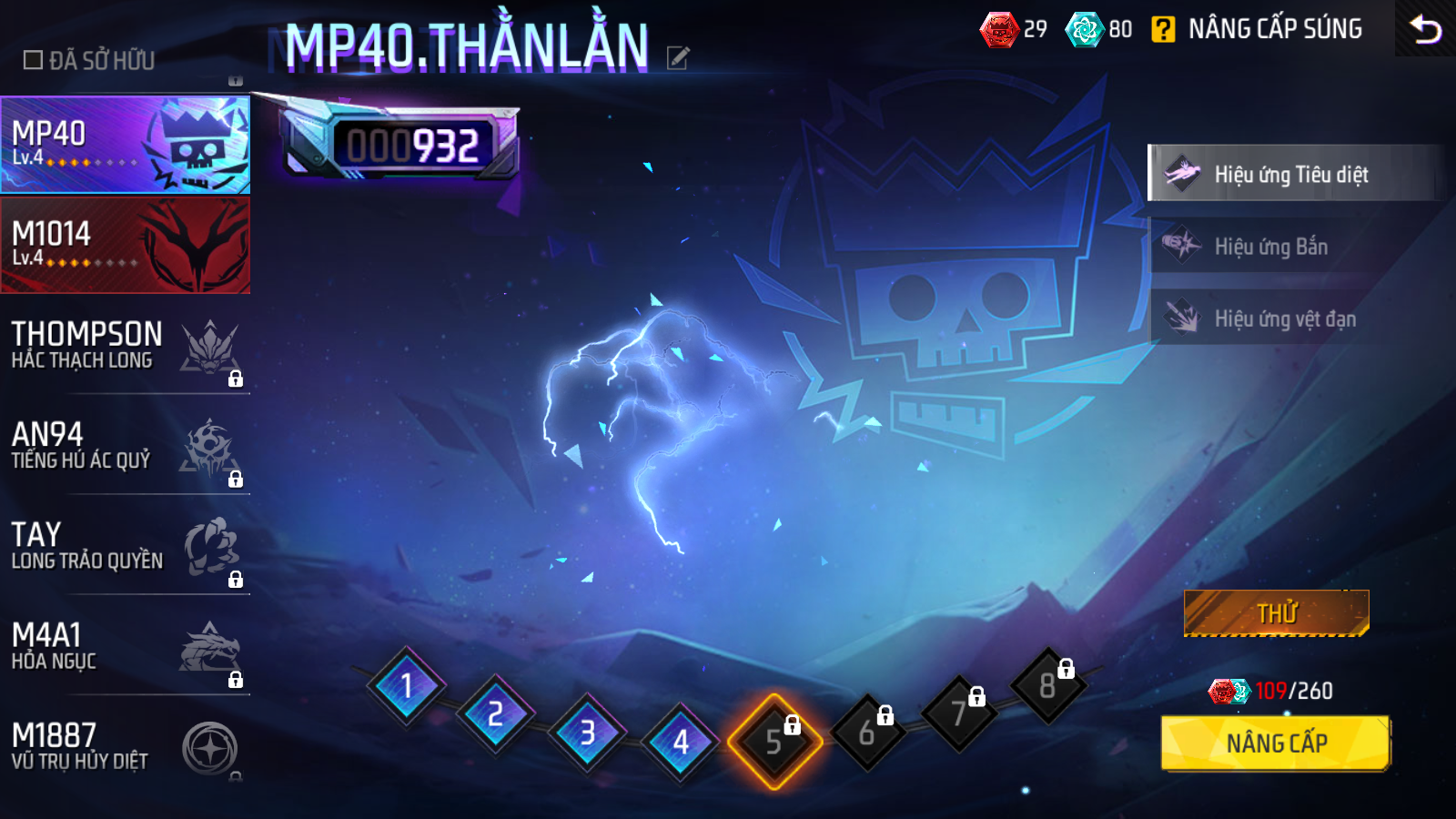Open TAY Long Trảo Quyền entry

coord(125,547)
